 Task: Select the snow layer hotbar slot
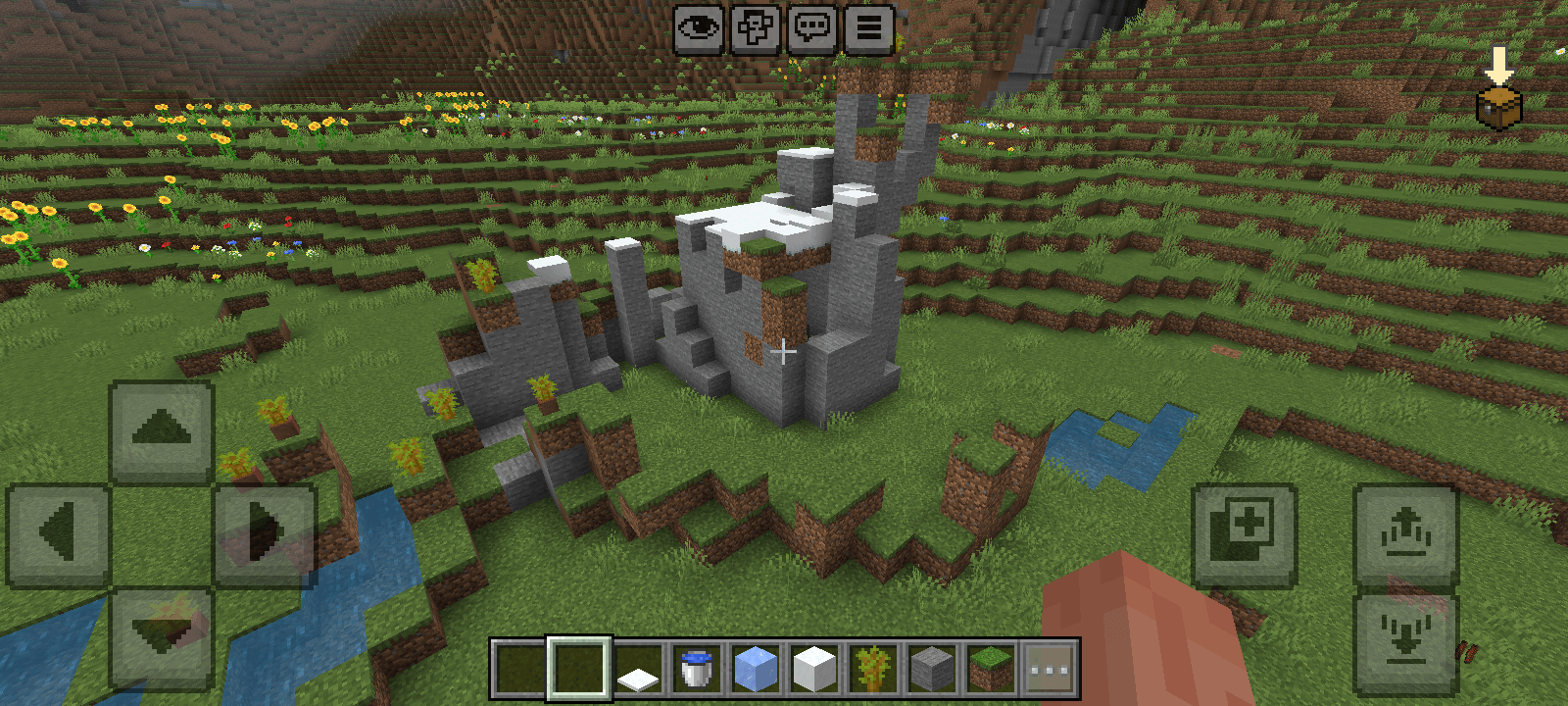coord(638,669)
